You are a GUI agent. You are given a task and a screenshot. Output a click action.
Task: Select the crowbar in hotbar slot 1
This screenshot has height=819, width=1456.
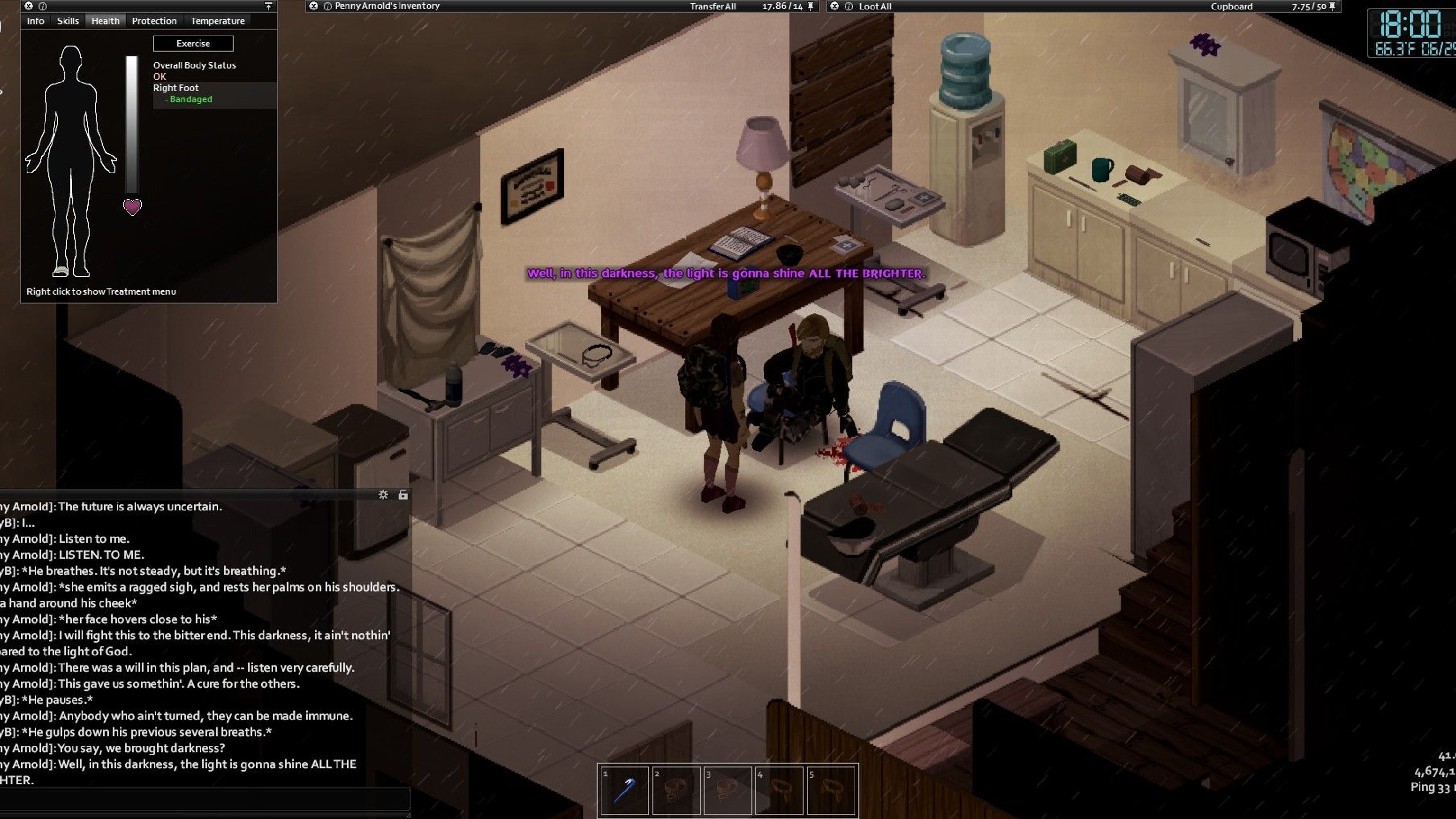tap(624, 790)
